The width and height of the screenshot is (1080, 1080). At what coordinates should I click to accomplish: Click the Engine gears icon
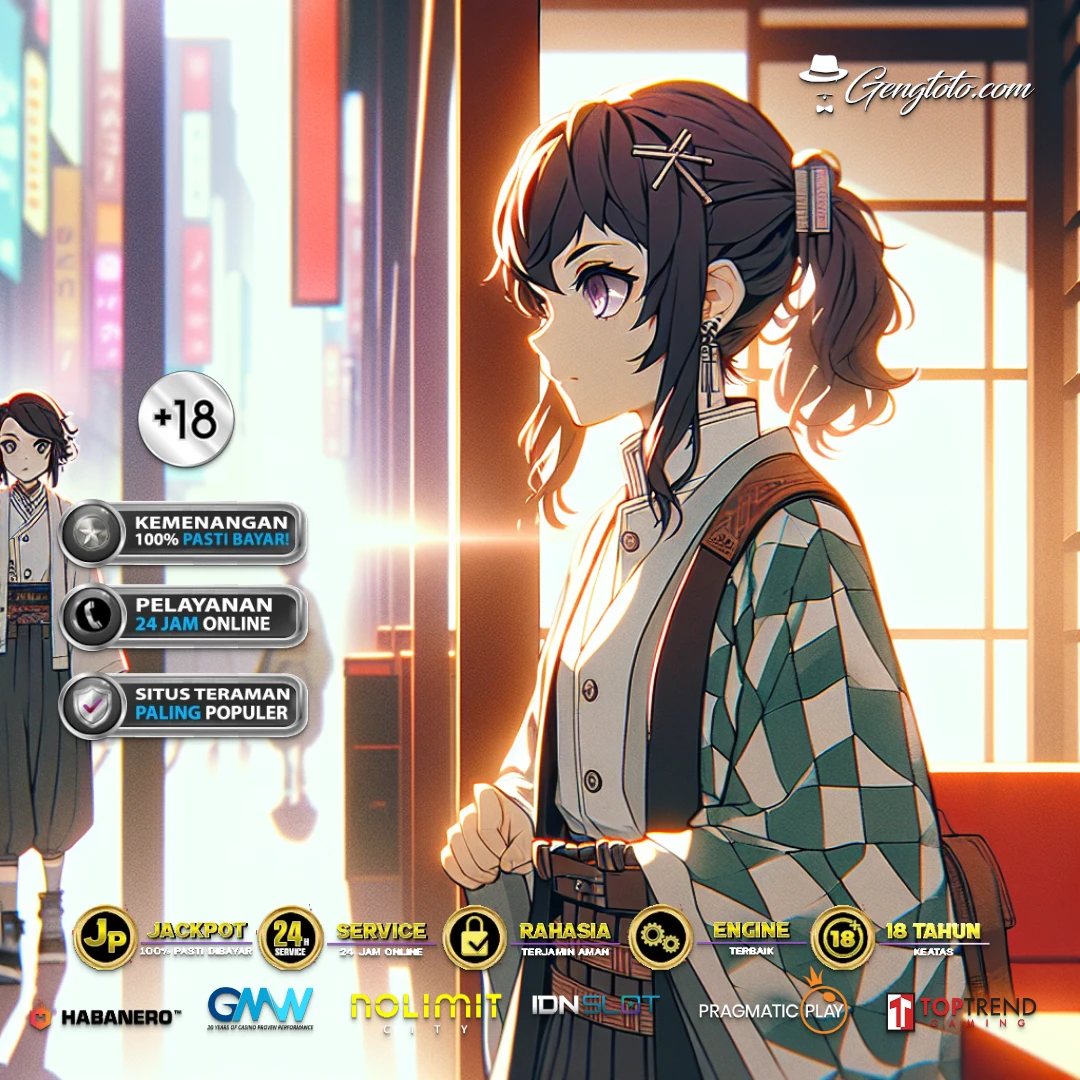660,939
